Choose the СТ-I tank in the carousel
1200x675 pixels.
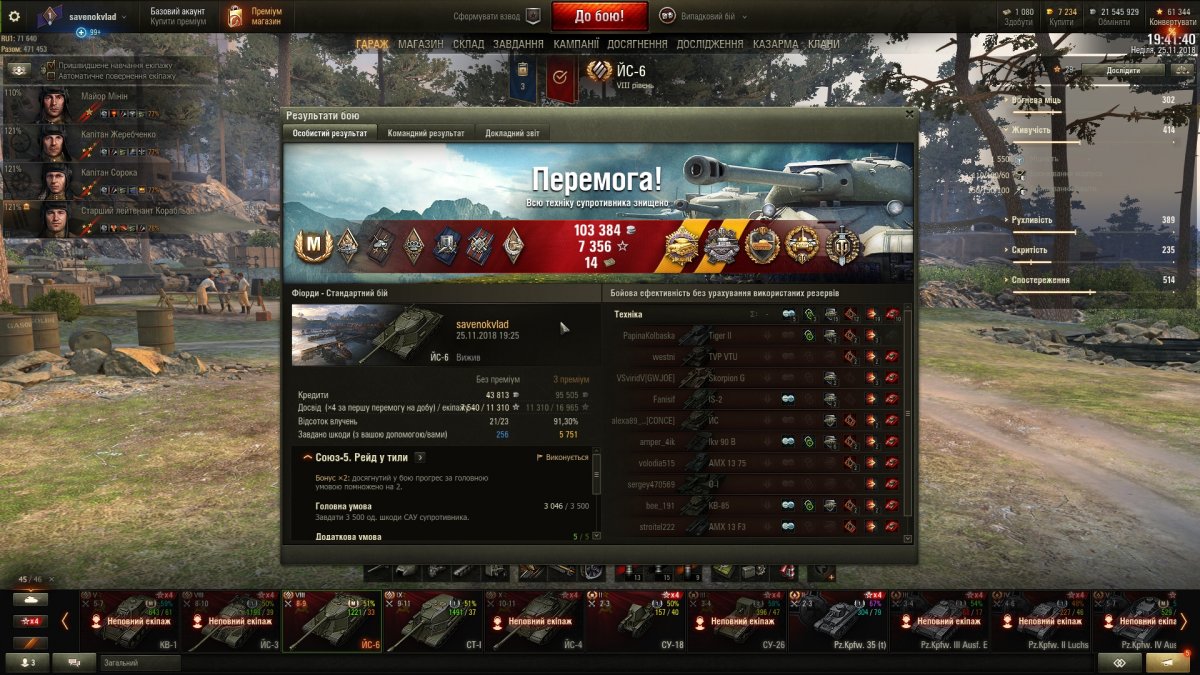(x=433, y=621)
